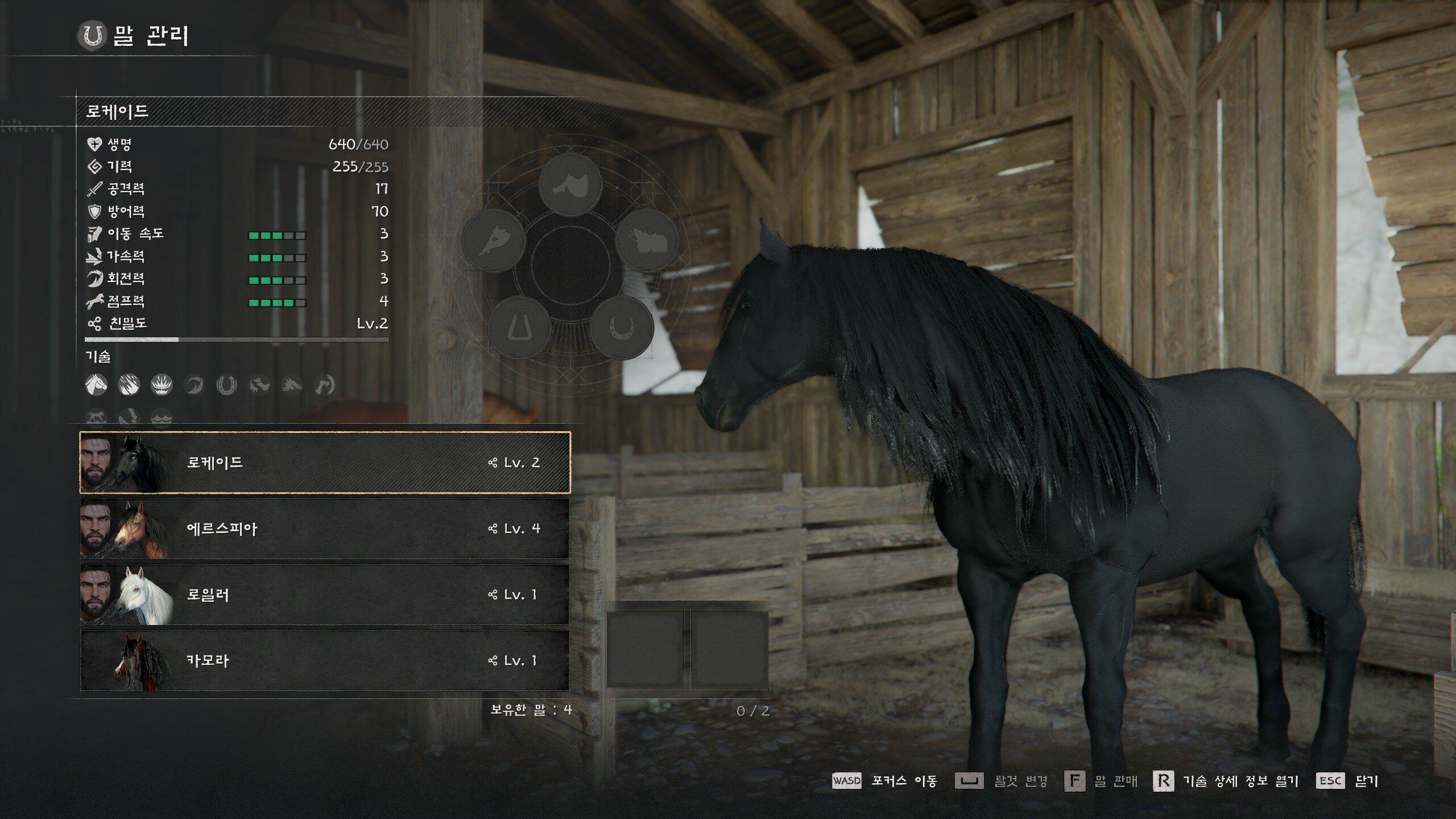1456x819 pixels.
Task: Select the slash marks skill icon
Action: (129, 385)
